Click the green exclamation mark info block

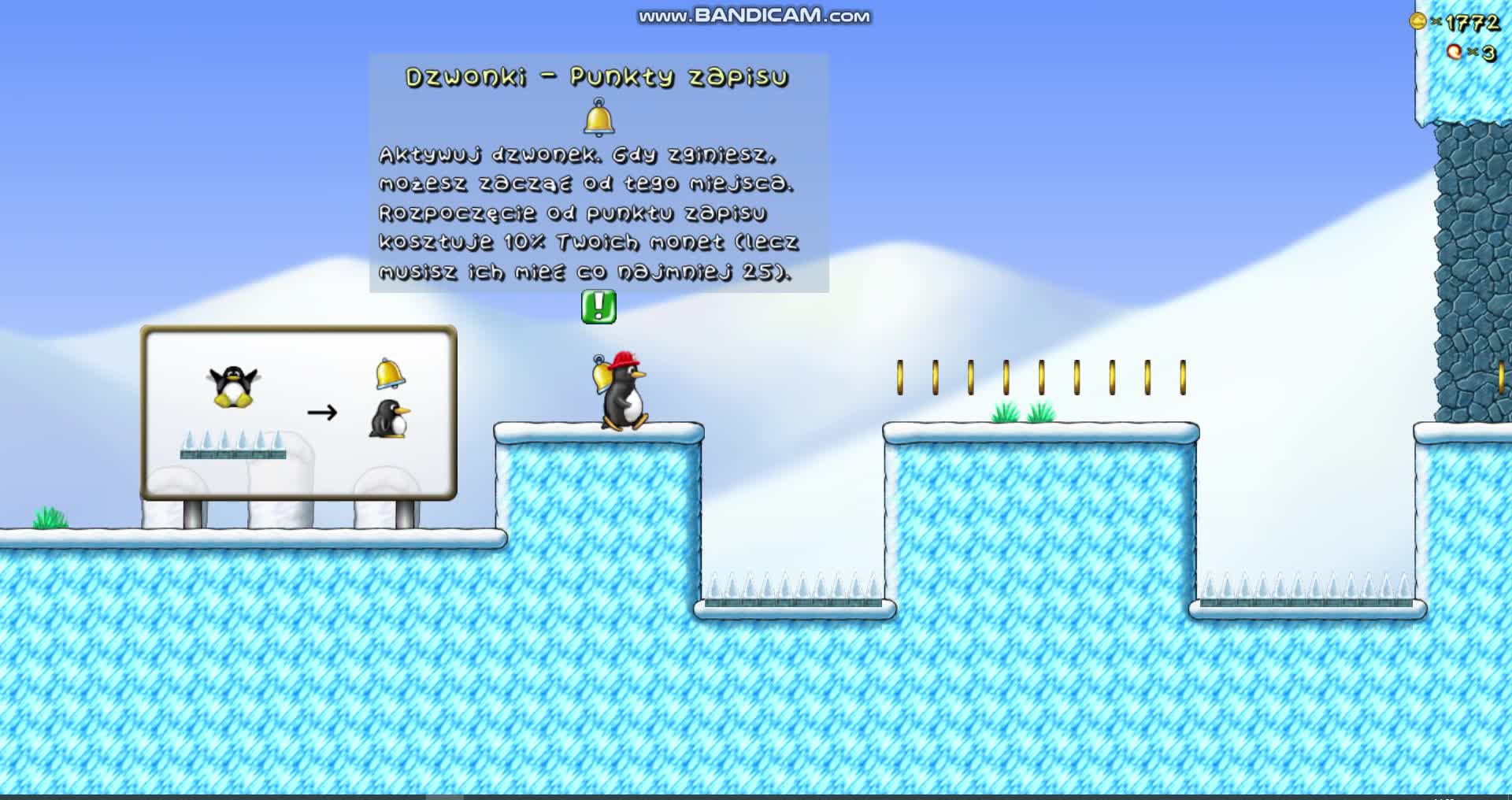point(598,307)
